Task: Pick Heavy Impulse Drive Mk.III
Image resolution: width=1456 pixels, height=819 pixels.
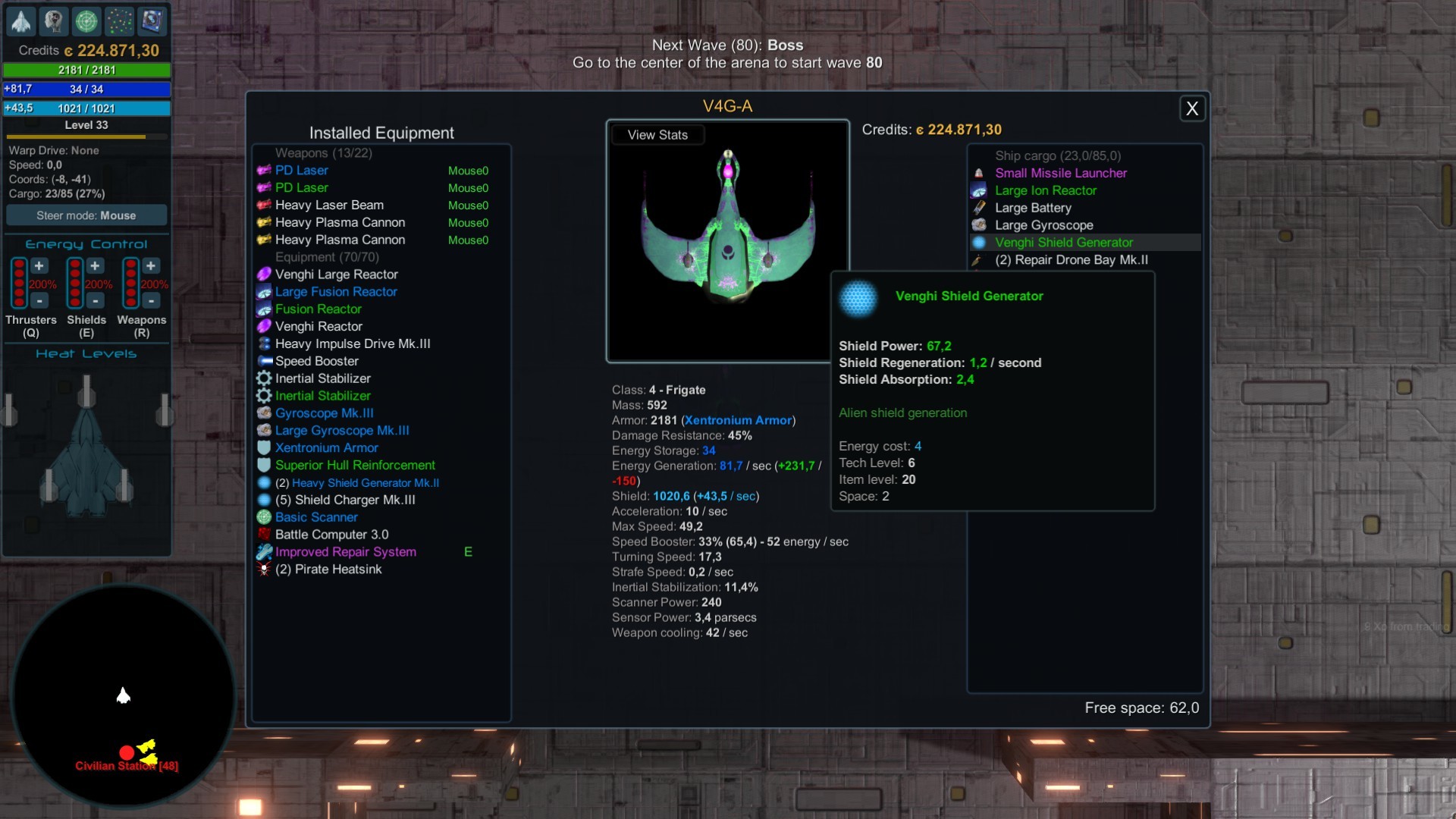Action: pyautogui.click(x=353, y=344)
